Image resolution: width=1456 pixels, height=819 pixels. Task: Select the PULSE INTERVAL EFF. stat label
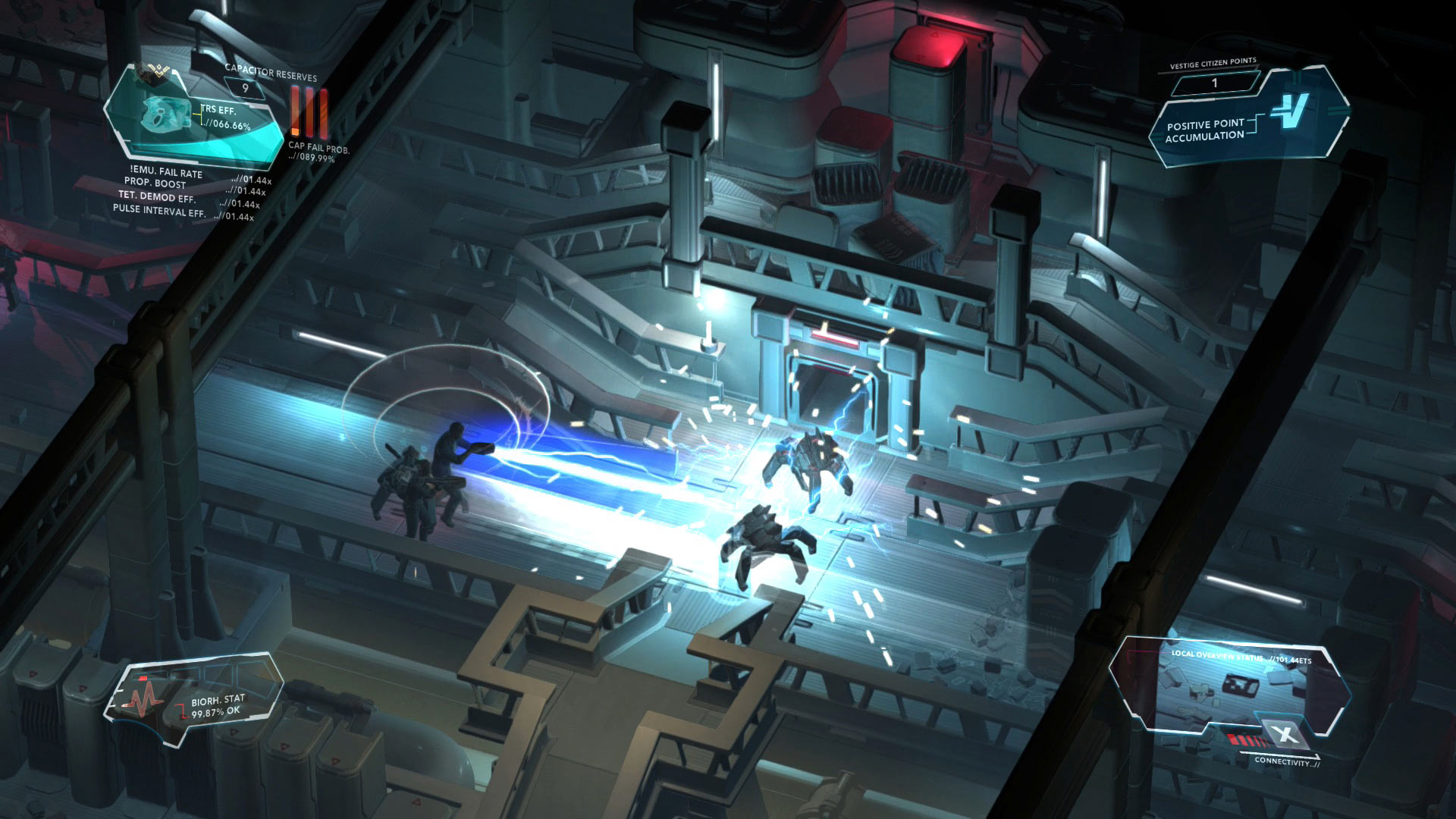(159, 212)
